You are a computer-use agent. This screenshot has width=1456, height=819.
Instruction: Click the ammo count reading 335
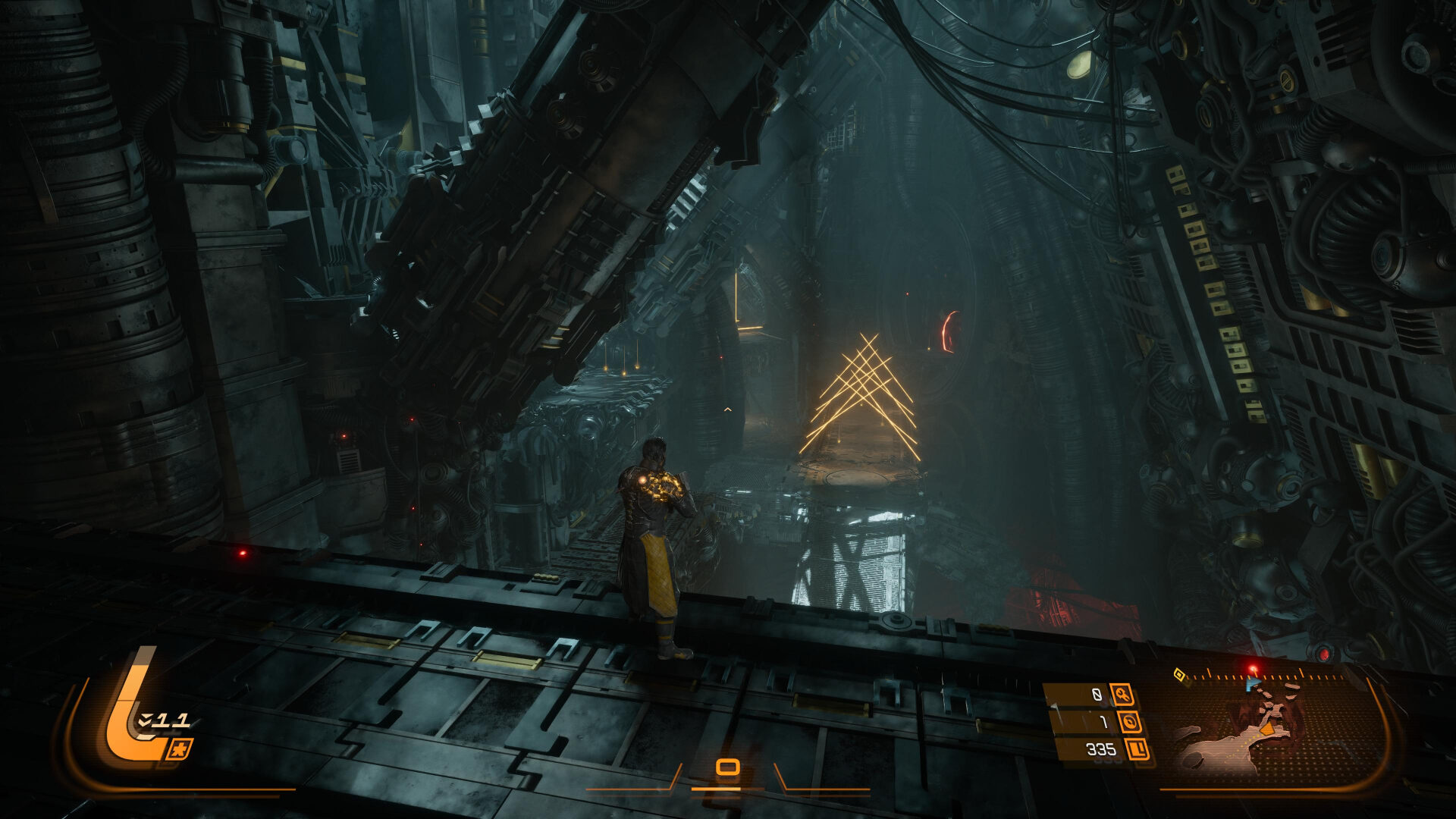click(x=1102, y=750)
